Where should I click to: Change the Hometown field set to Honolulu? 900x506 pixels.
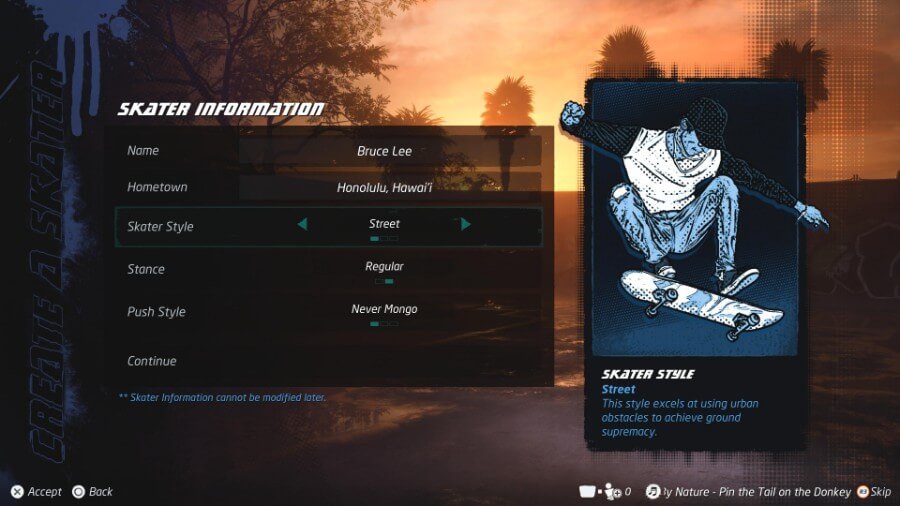[385, 187]
